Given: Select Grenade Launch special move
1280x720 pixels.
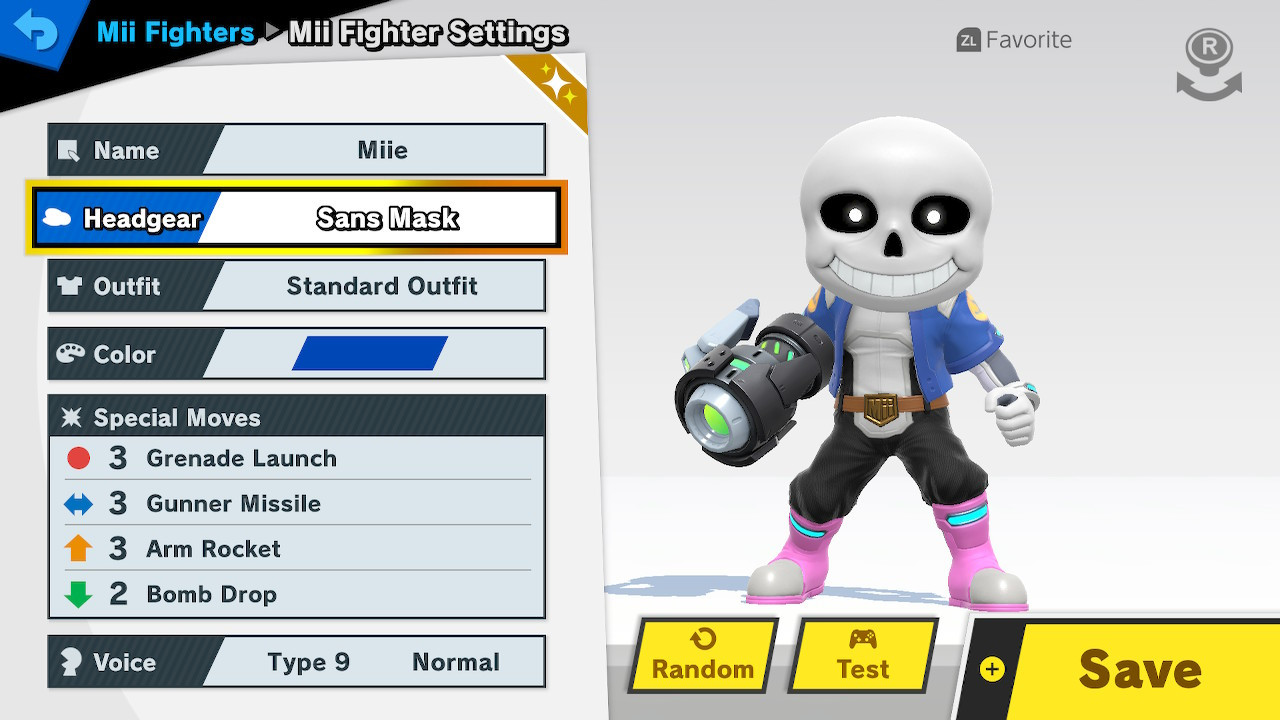Looking at the screenshot, I should (241, 458).
